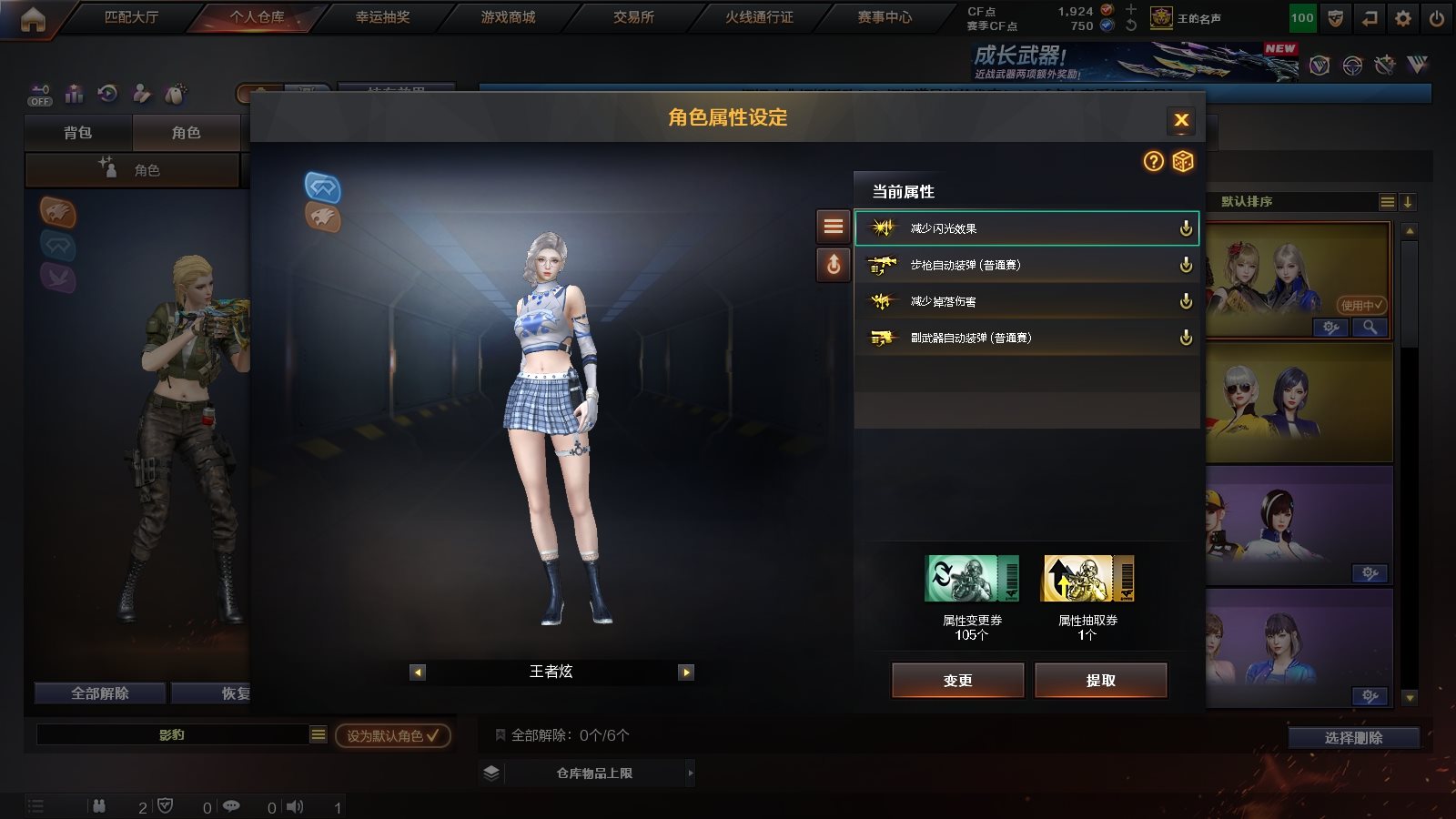
Task: Click 设为默认角色 button
Action: coord(392,735)
